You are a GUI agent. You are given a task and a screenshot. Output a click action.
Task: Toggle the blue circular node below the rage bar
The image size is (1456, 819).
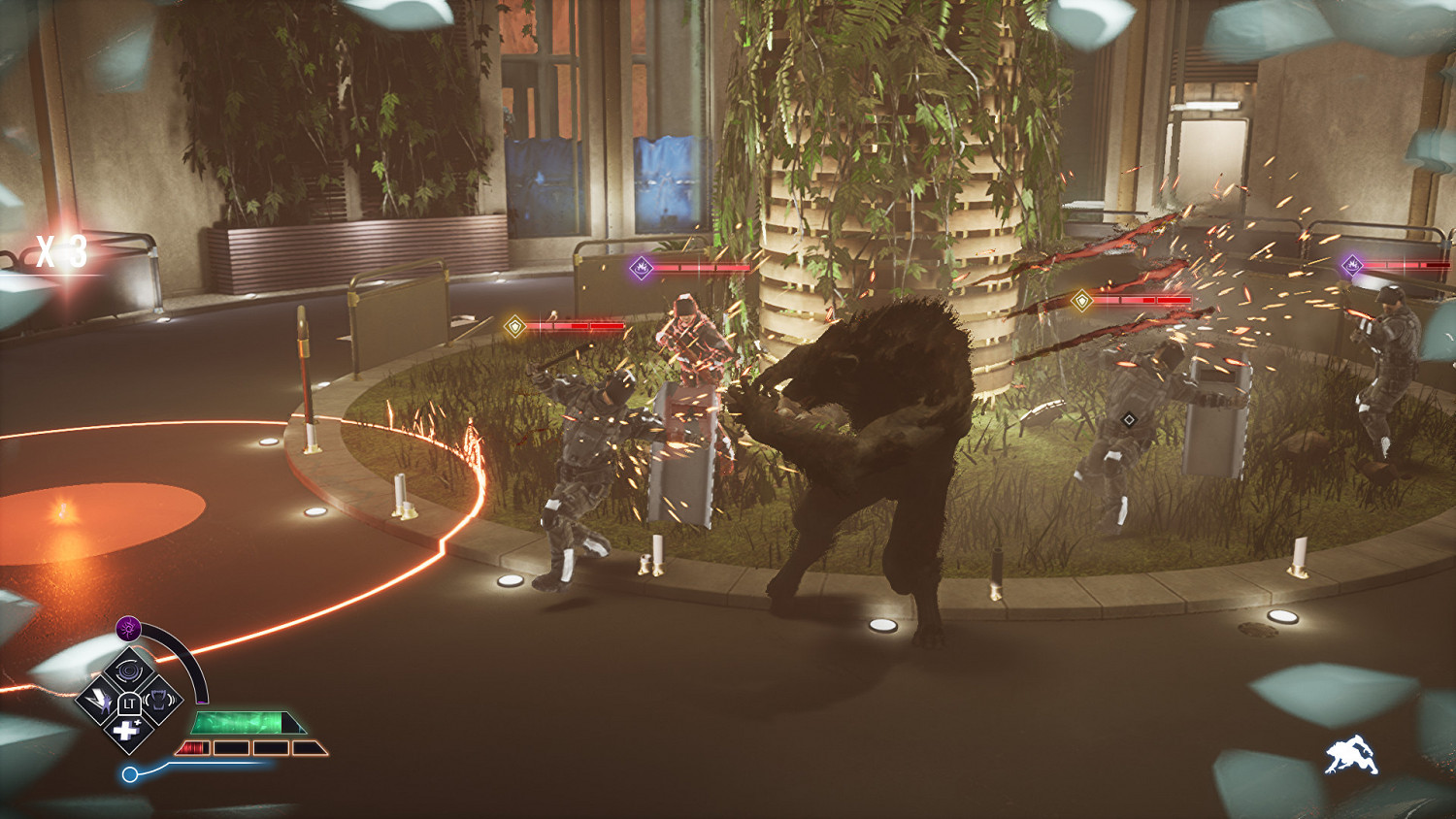[x=131, y=773]
